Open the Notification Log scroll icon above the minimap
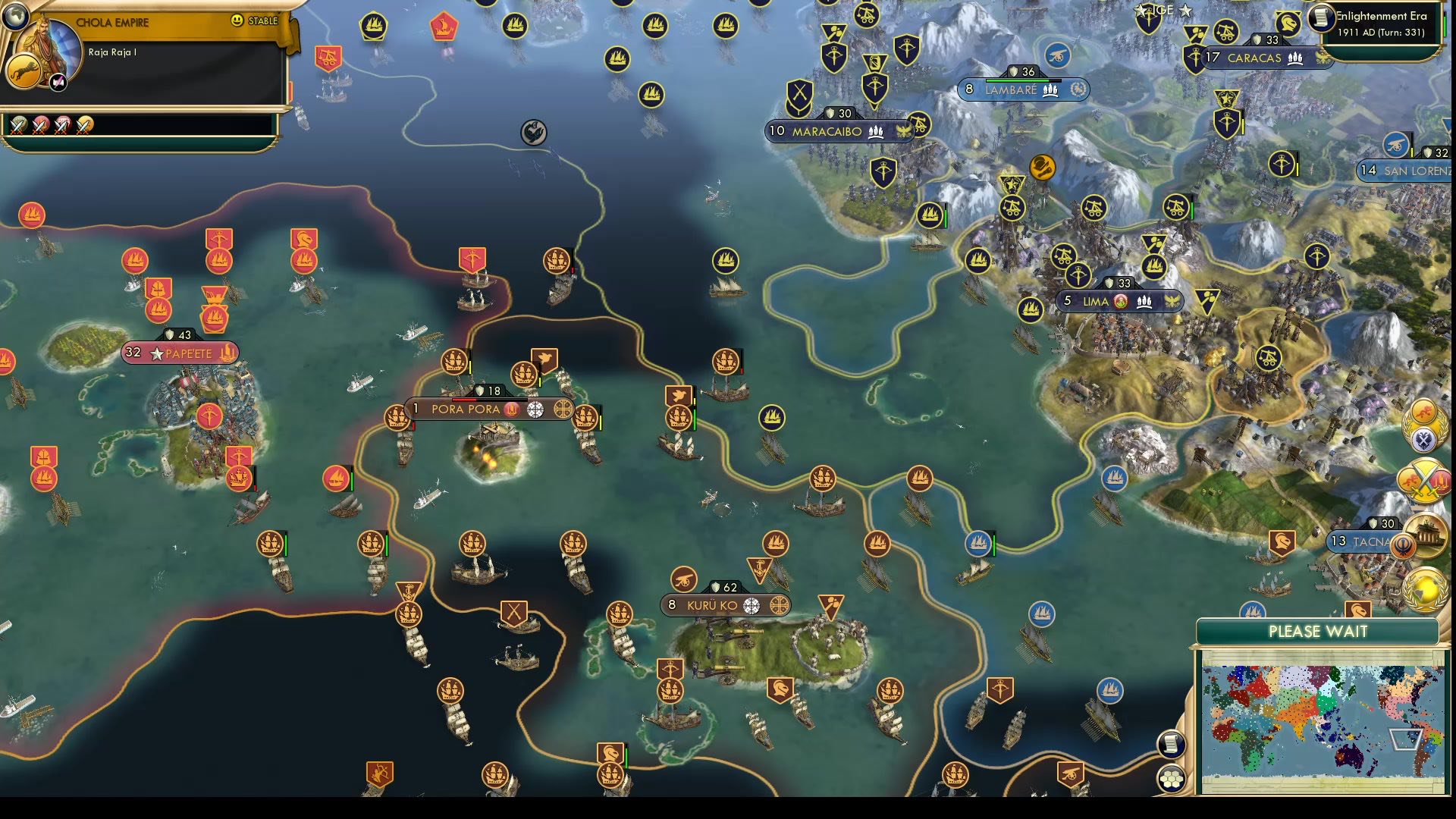The width and height of the screenshot is (1456, 819). (1172, 743)
